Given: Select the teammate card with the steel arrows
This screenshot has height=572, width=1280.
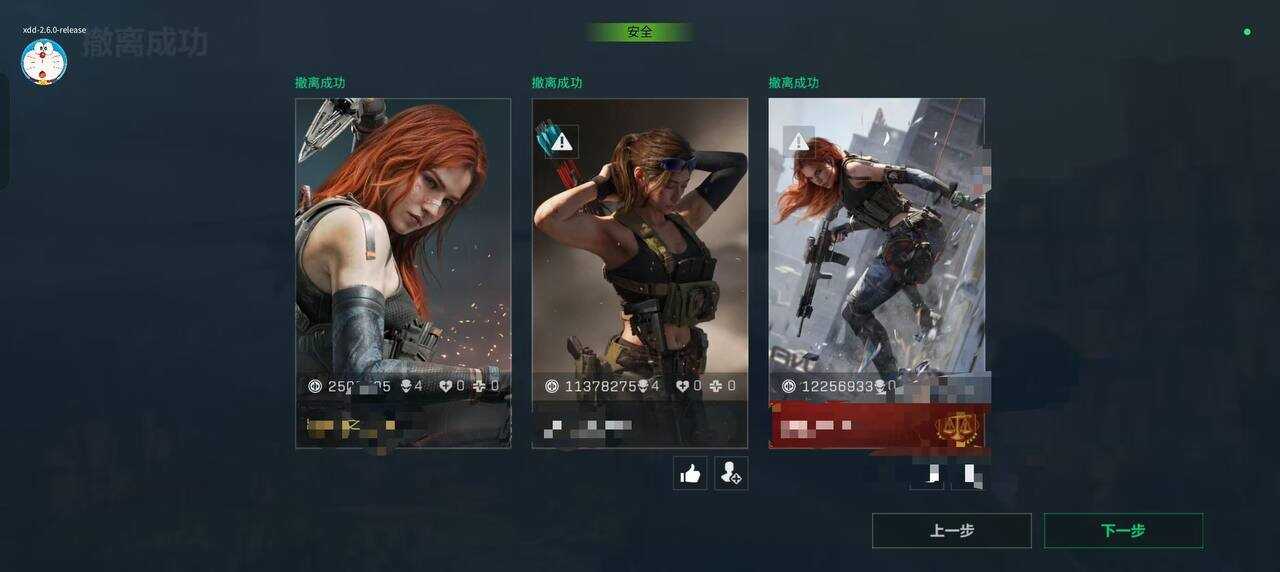Looking at the screenshot, I should (403, 250).
